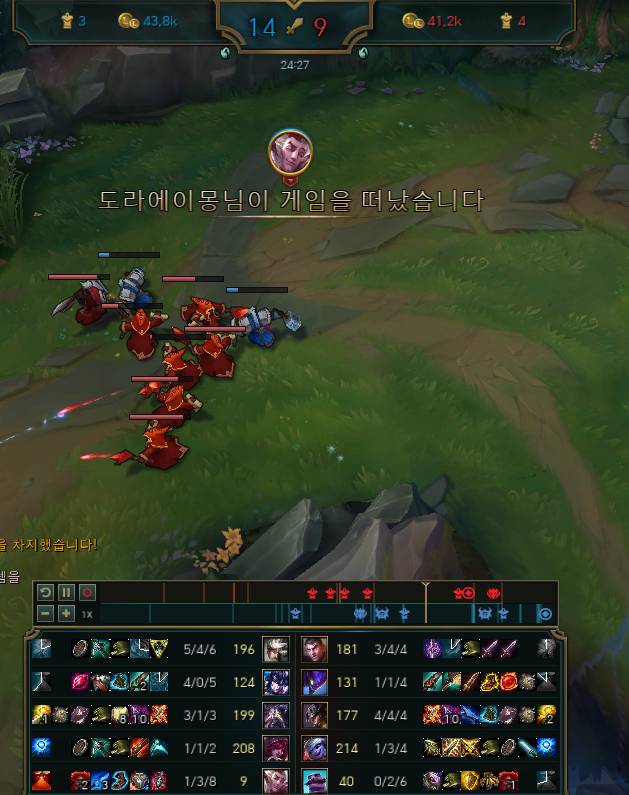Select the blue team 5/4/6 champion portrait
629x795 pixels.
[276, 649]
